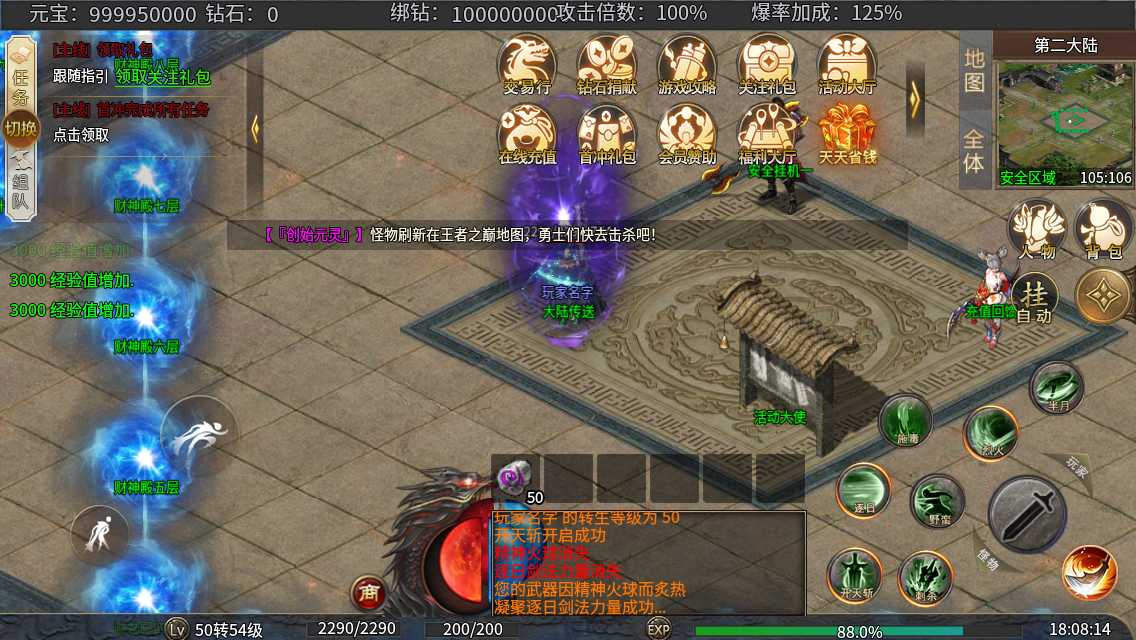Open the round 商 shop button
The width and height of the screenshot is (1136, 640).
click(x=368, y=592)
